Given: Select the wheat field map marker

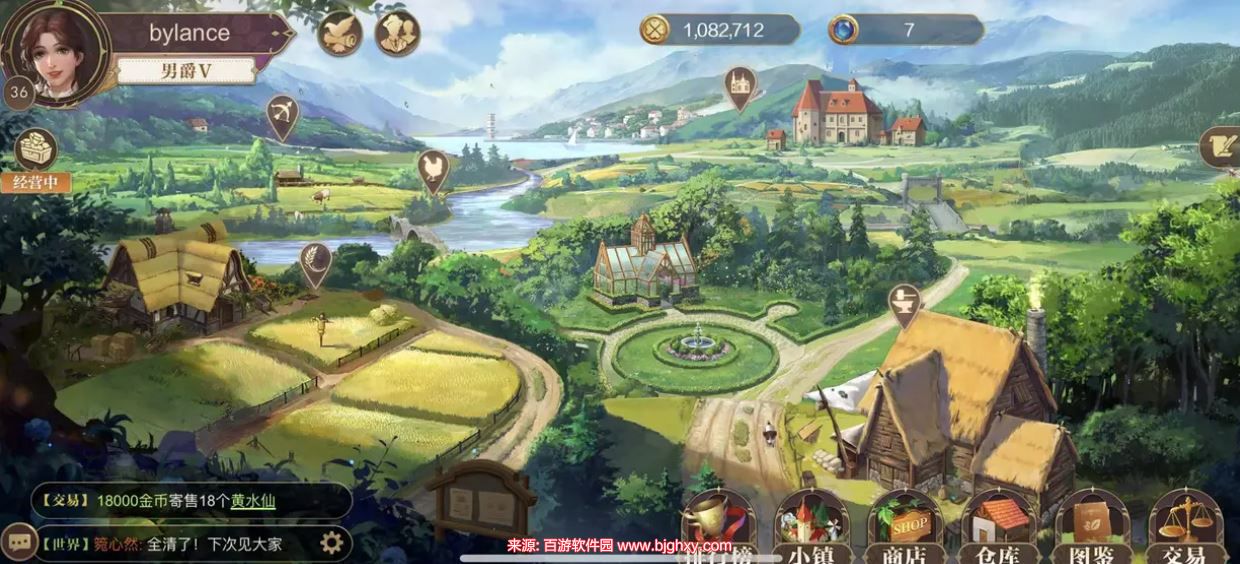Looking at the screenshot, I should pyautogui.click(x=316, y=262).
